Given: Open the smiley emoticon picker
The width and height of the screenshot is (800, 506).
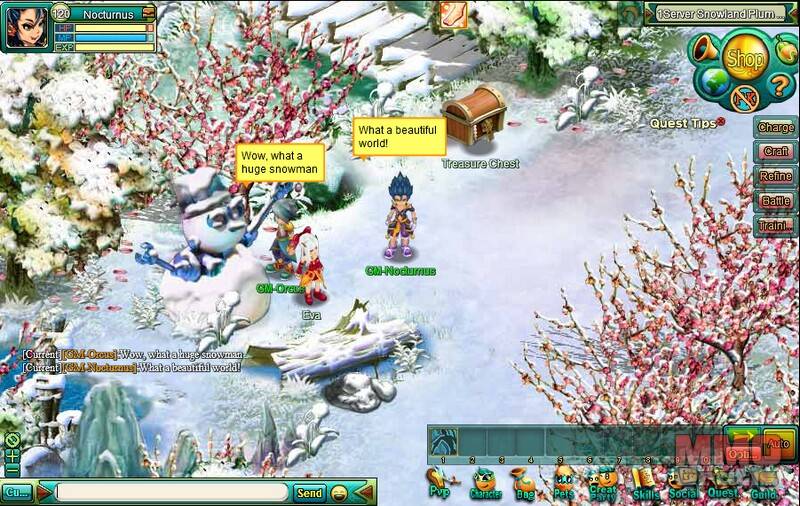Looking at the screenshot, I should point(340,492).
